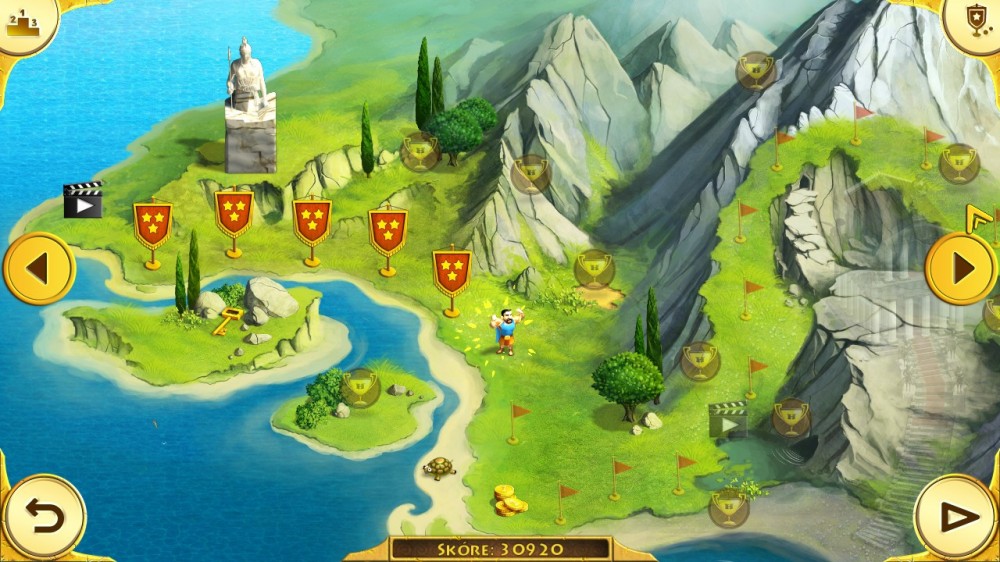Open the leaderboard podium icon
This screenshot has width=1000, height=562.
tap(22, 20)
